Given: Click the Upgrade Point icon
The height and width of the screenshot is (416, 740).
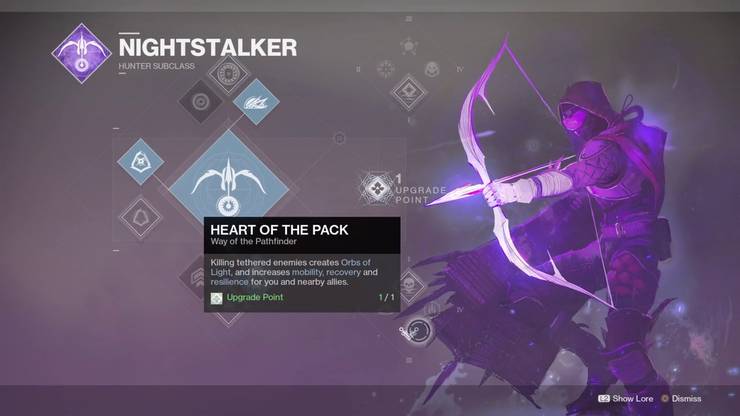Looking at the screenshot, I should click(377, 185).
